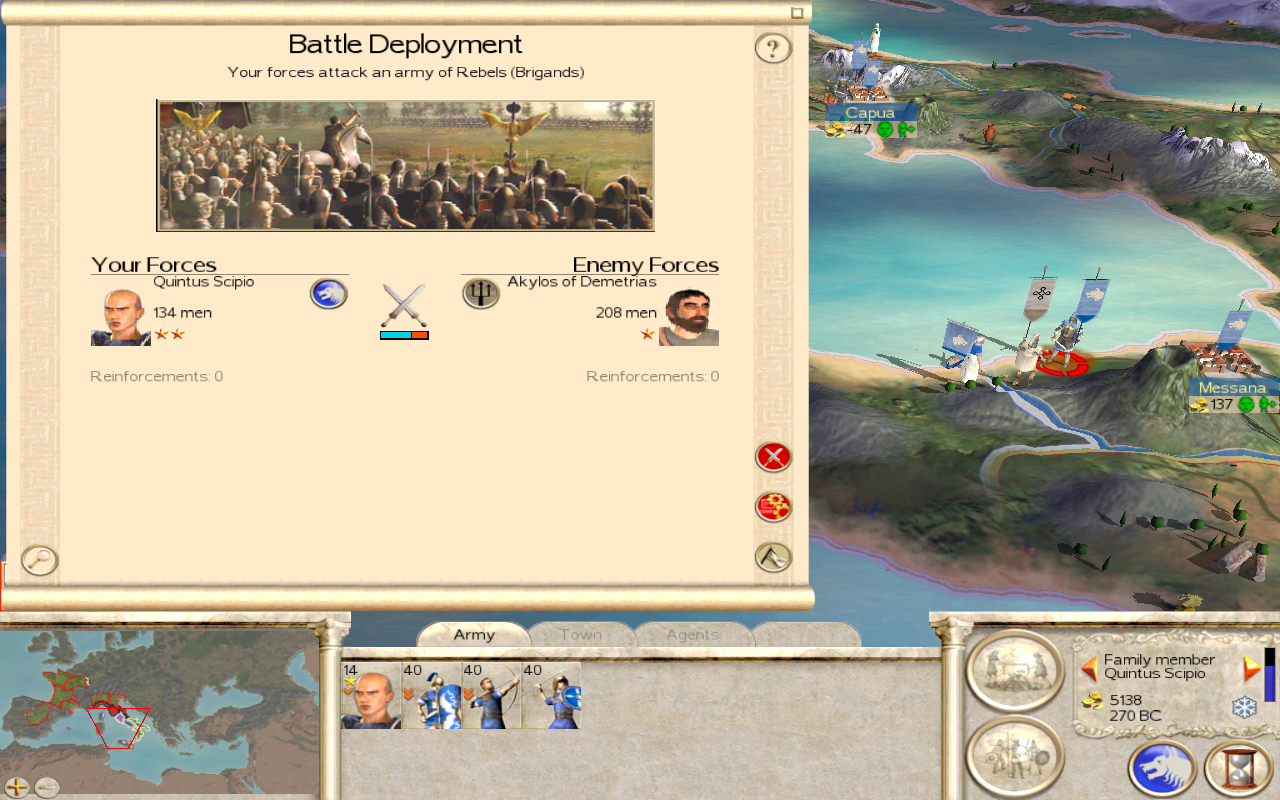Zoom in the minimap with plus button
Screen dimensions: 1280x800
pyautogui.click(x=17, y=787)
